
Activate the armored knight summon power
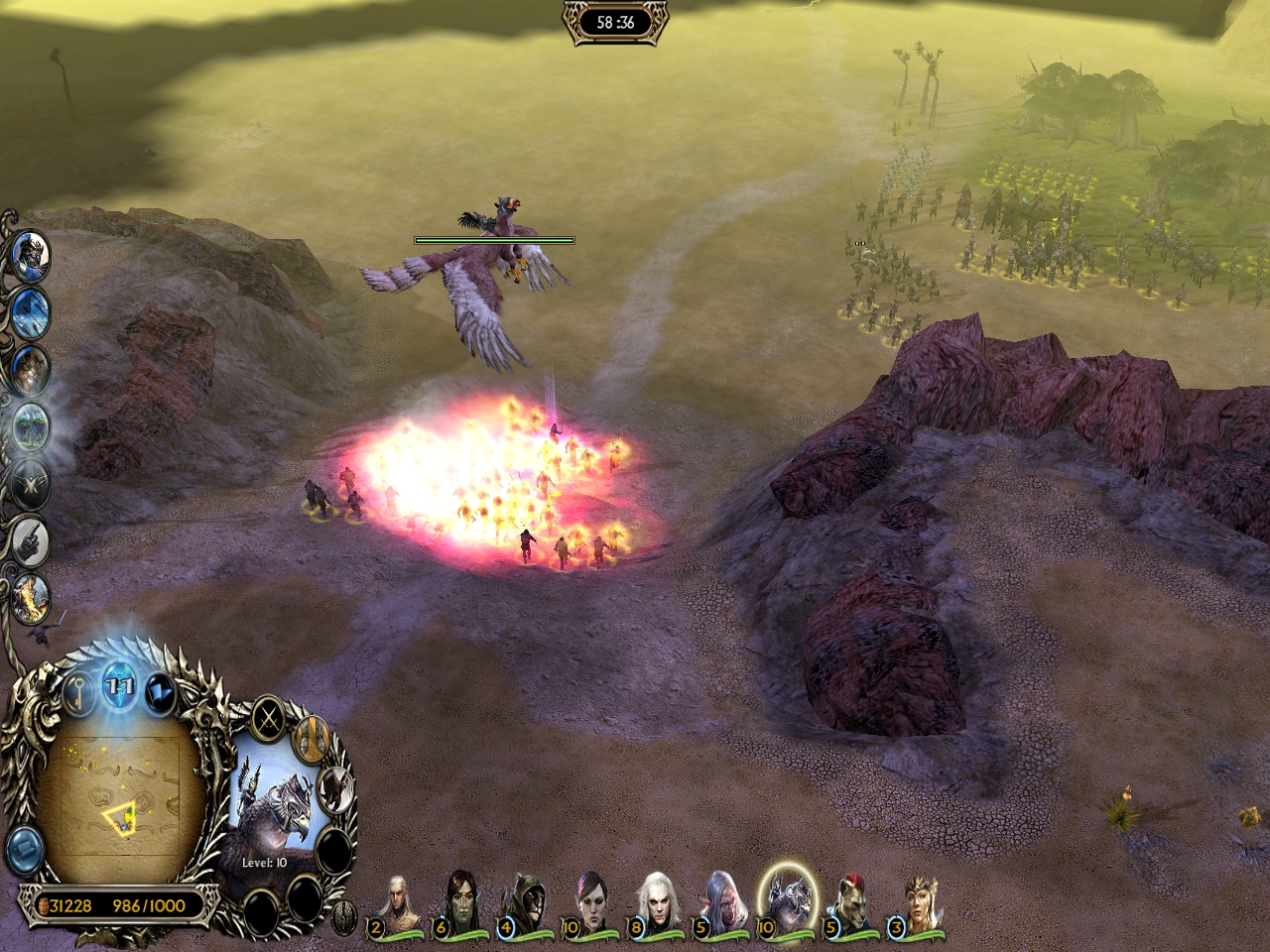point(30,256)
